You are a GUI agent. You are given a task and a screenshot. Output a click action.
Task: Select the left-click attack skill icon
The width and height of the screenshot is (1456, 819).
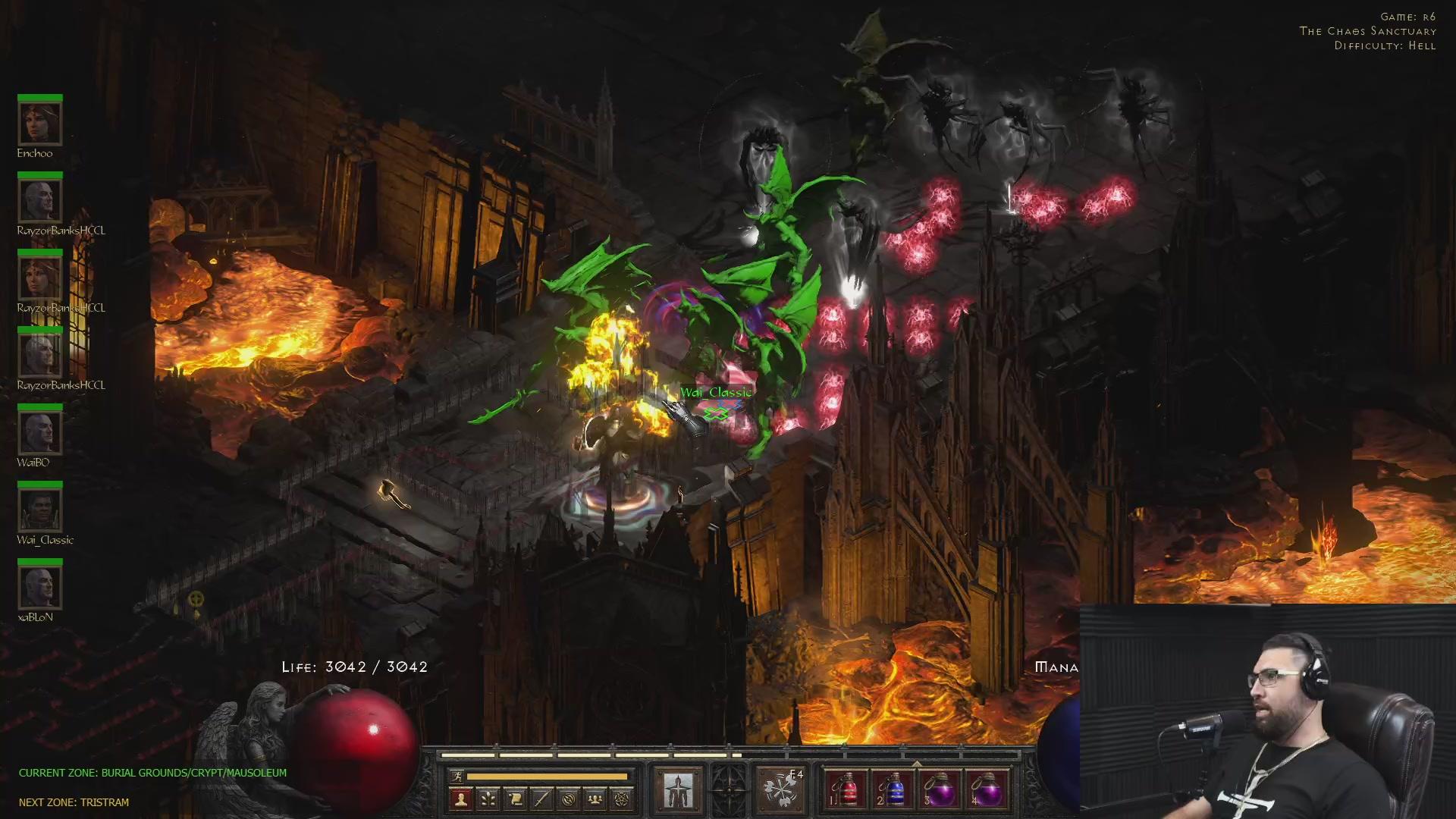(x=678, y=789)
